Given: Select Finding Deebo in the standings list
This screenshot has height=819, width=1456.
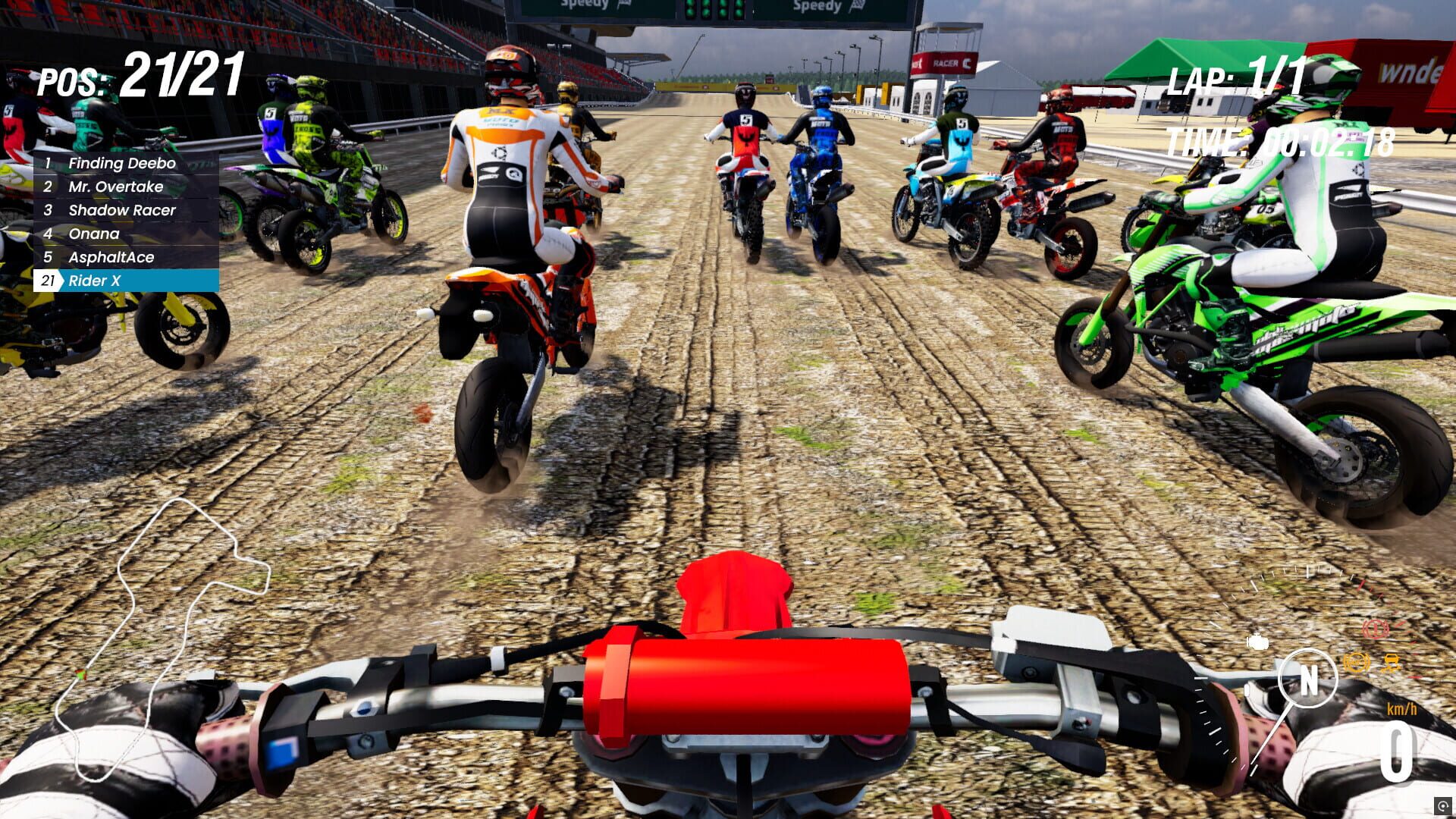Looking at the screenshot, I should click(121, 163).
